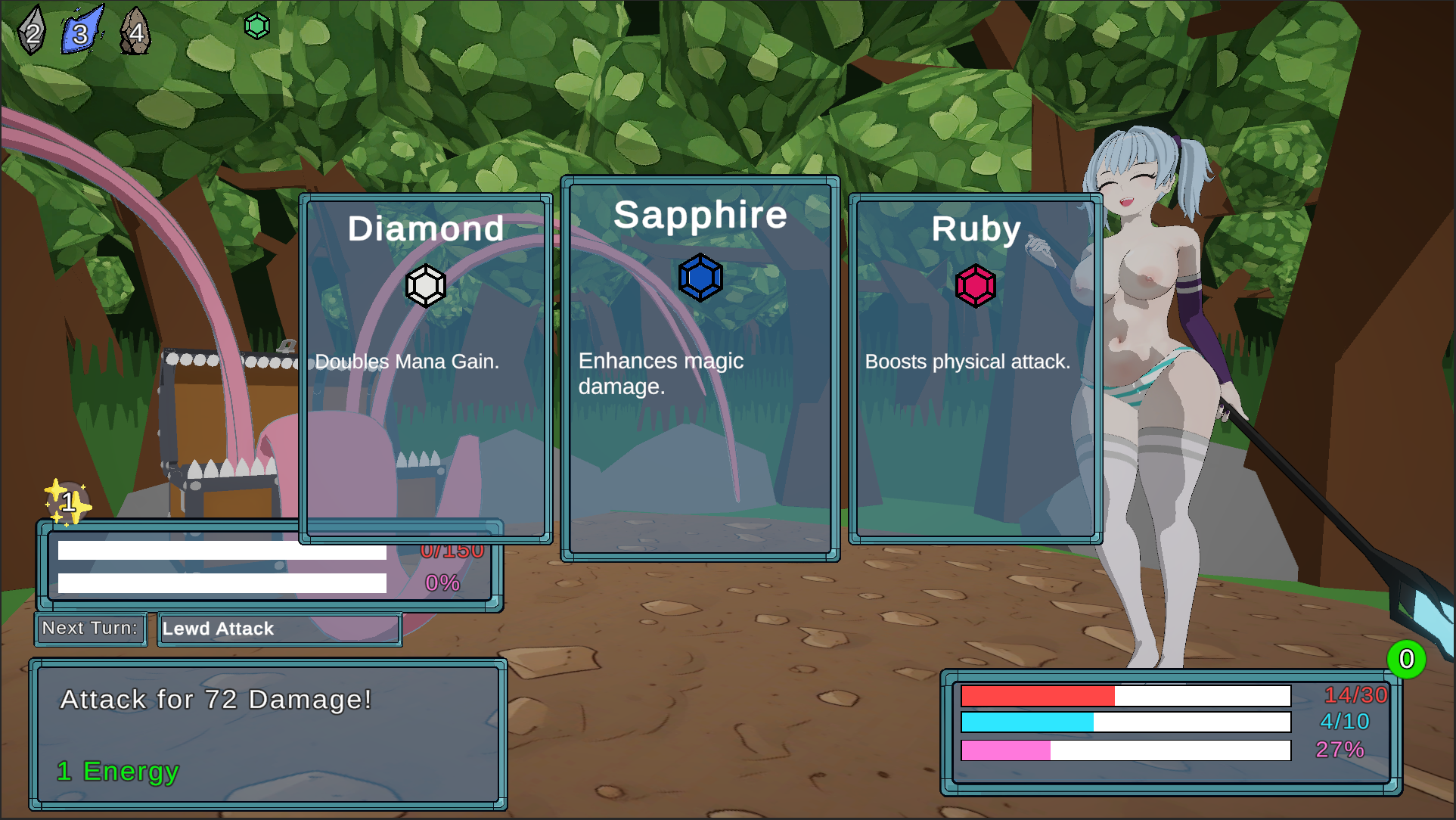Click the brown rock icon numbered 4

(x=136, y=32)
